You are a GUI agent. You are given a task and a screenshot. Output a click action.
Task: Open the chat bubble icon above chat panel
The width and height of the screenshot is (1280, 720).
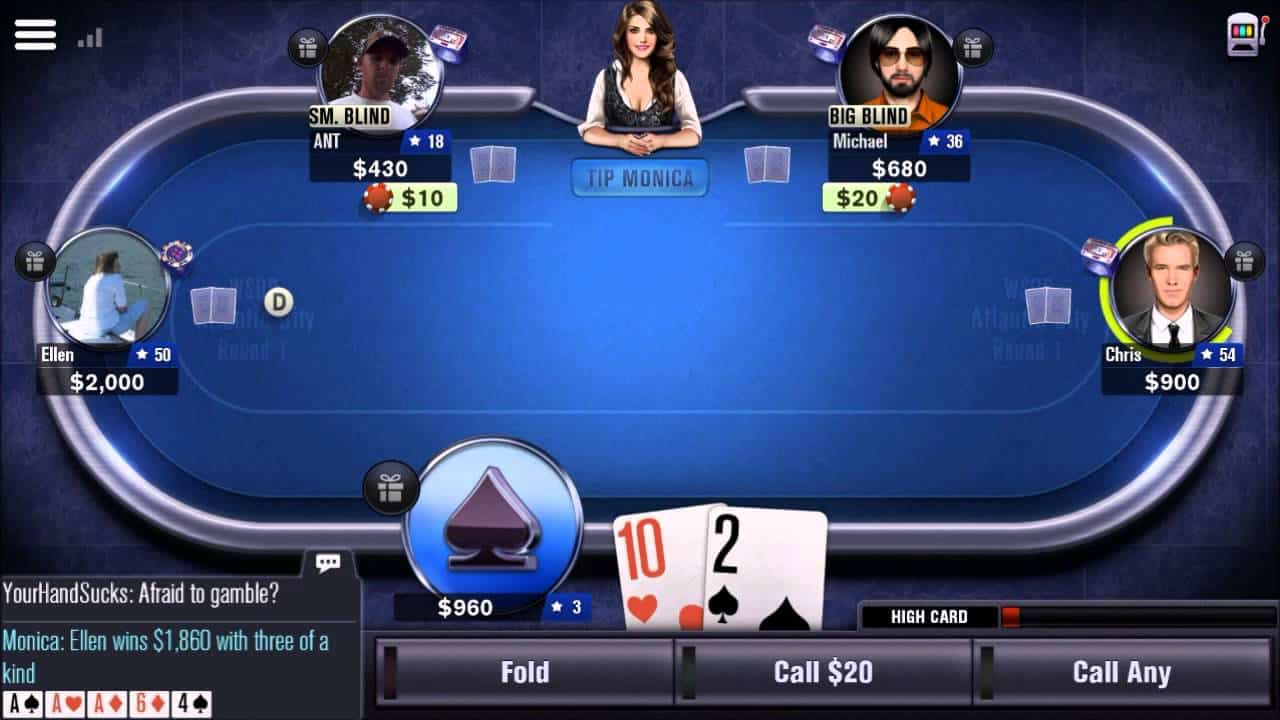[327, 563]
